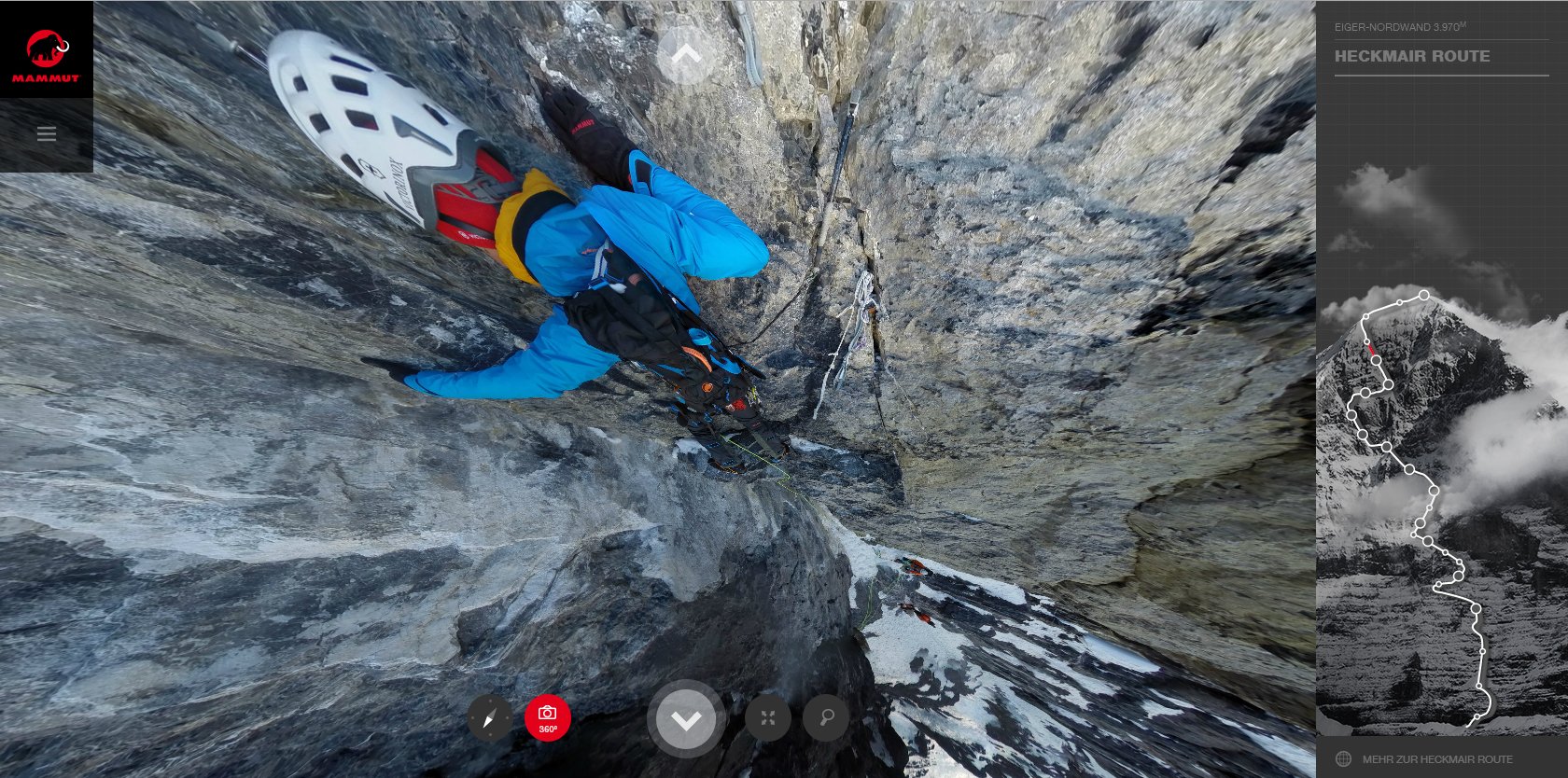Activate the compass button
The height and width of the screenshot is (778, 1568).
[x=490, y=718]
